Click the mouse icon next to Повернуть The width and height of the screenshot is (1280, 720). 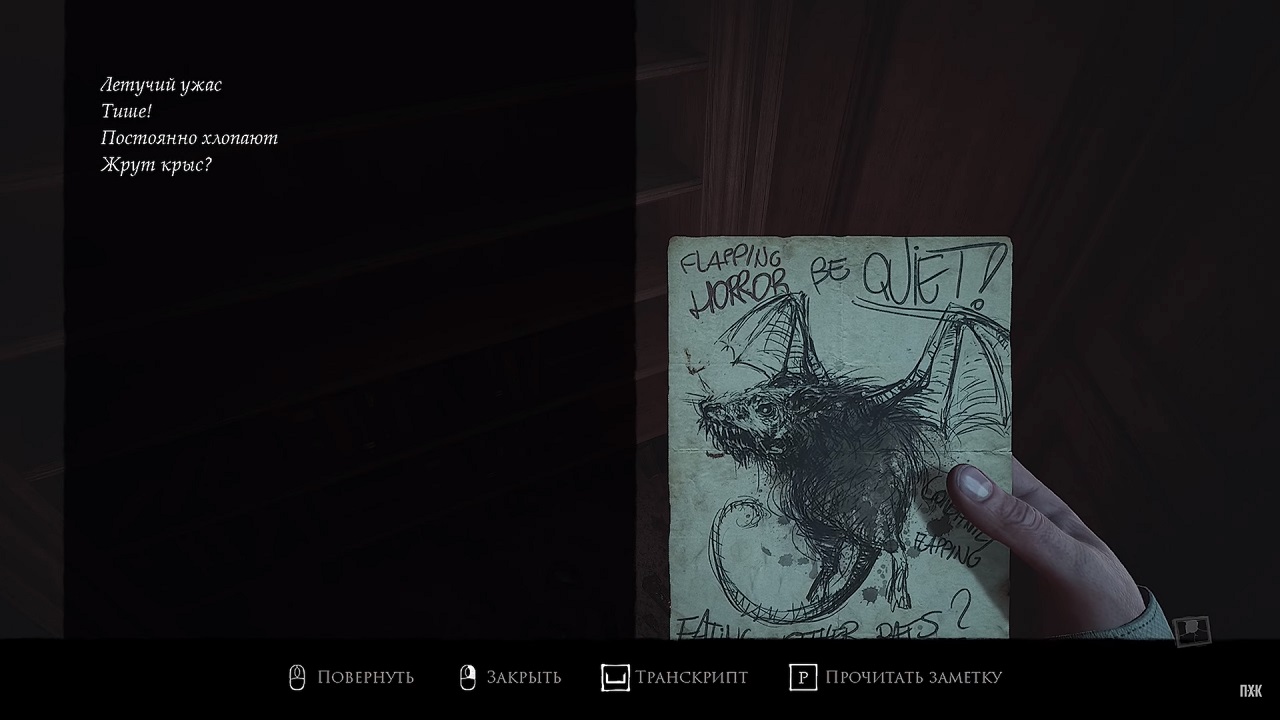[295, 677]
